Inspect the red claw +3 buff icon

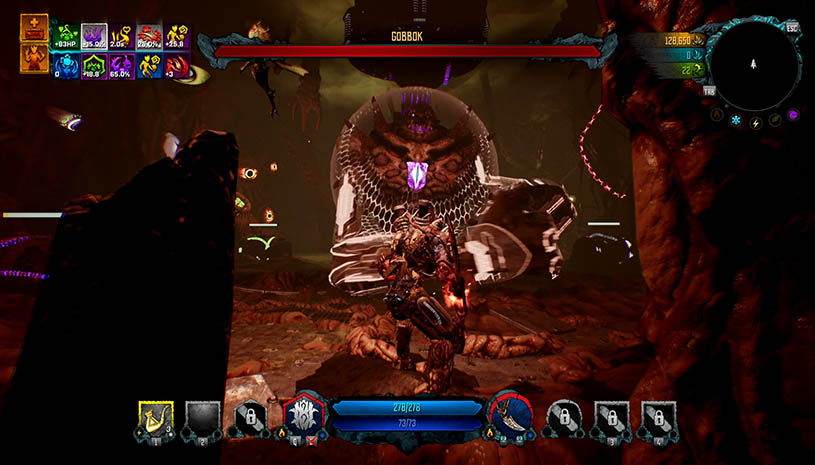(178, 66)
